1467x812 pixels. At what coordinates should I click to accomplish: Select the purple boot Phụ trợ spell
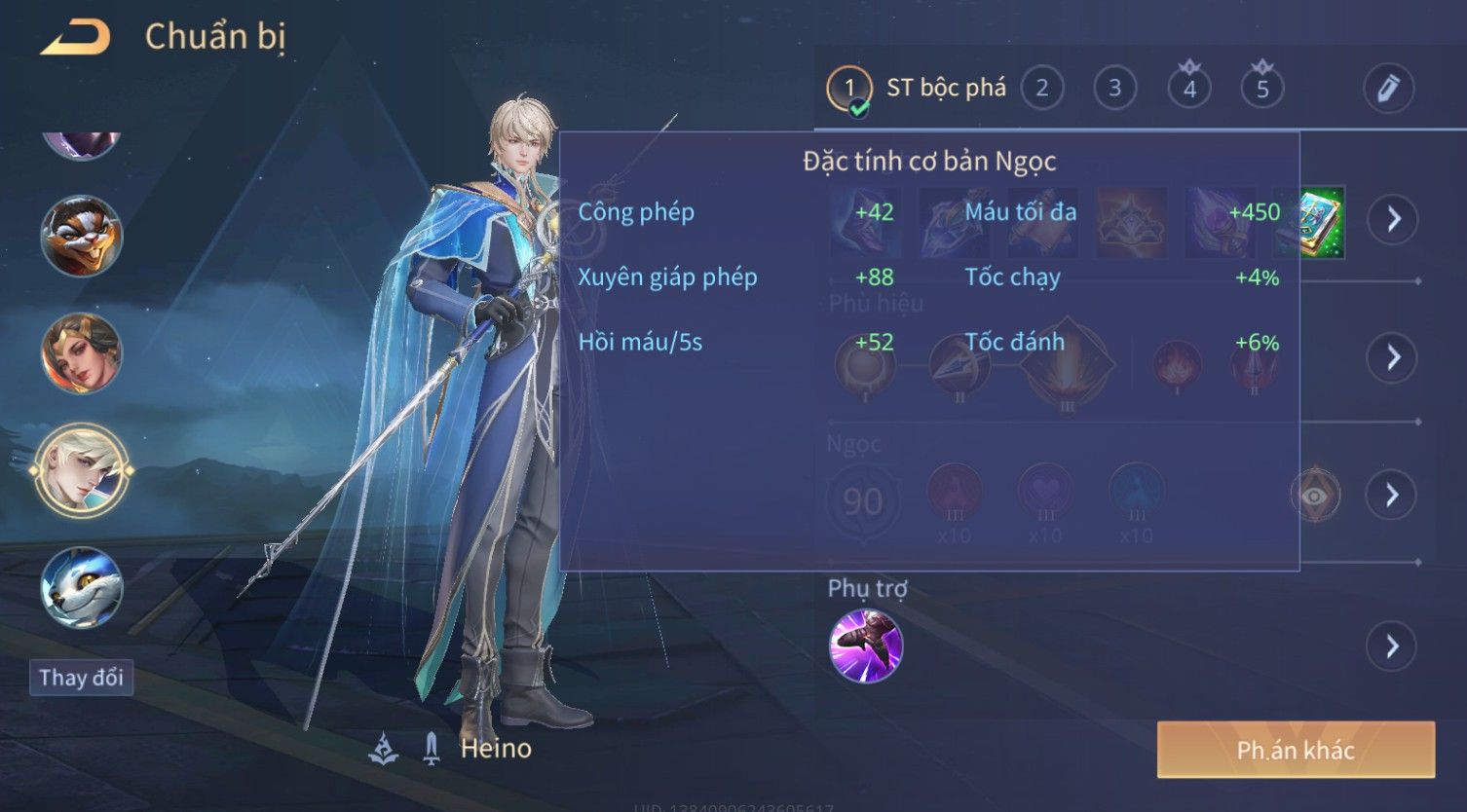[x=865, y=646]
